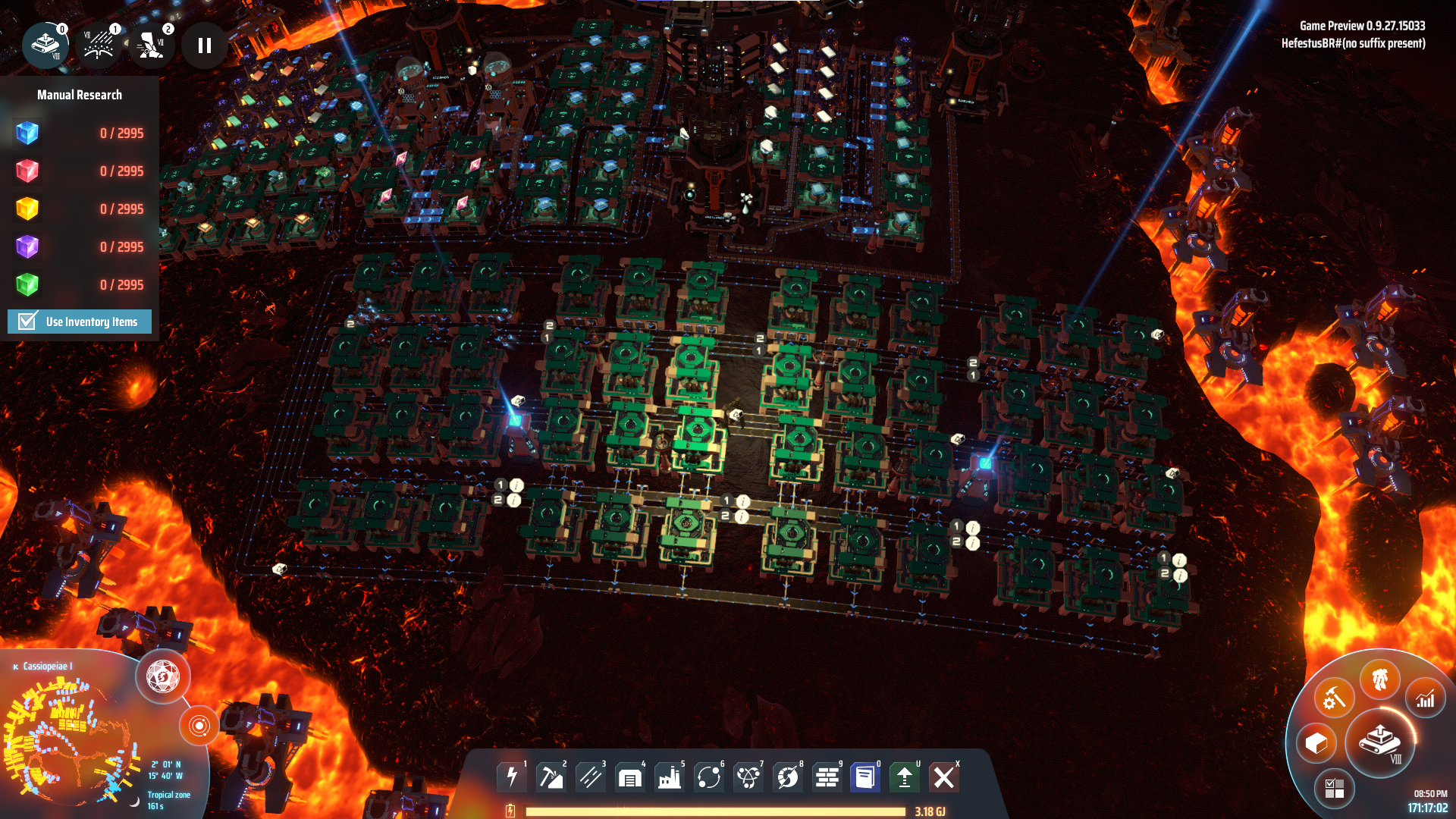Select the green matrix cube in Manual Research
This screenshot has height=819, width=1456.
tap(27, 285)
